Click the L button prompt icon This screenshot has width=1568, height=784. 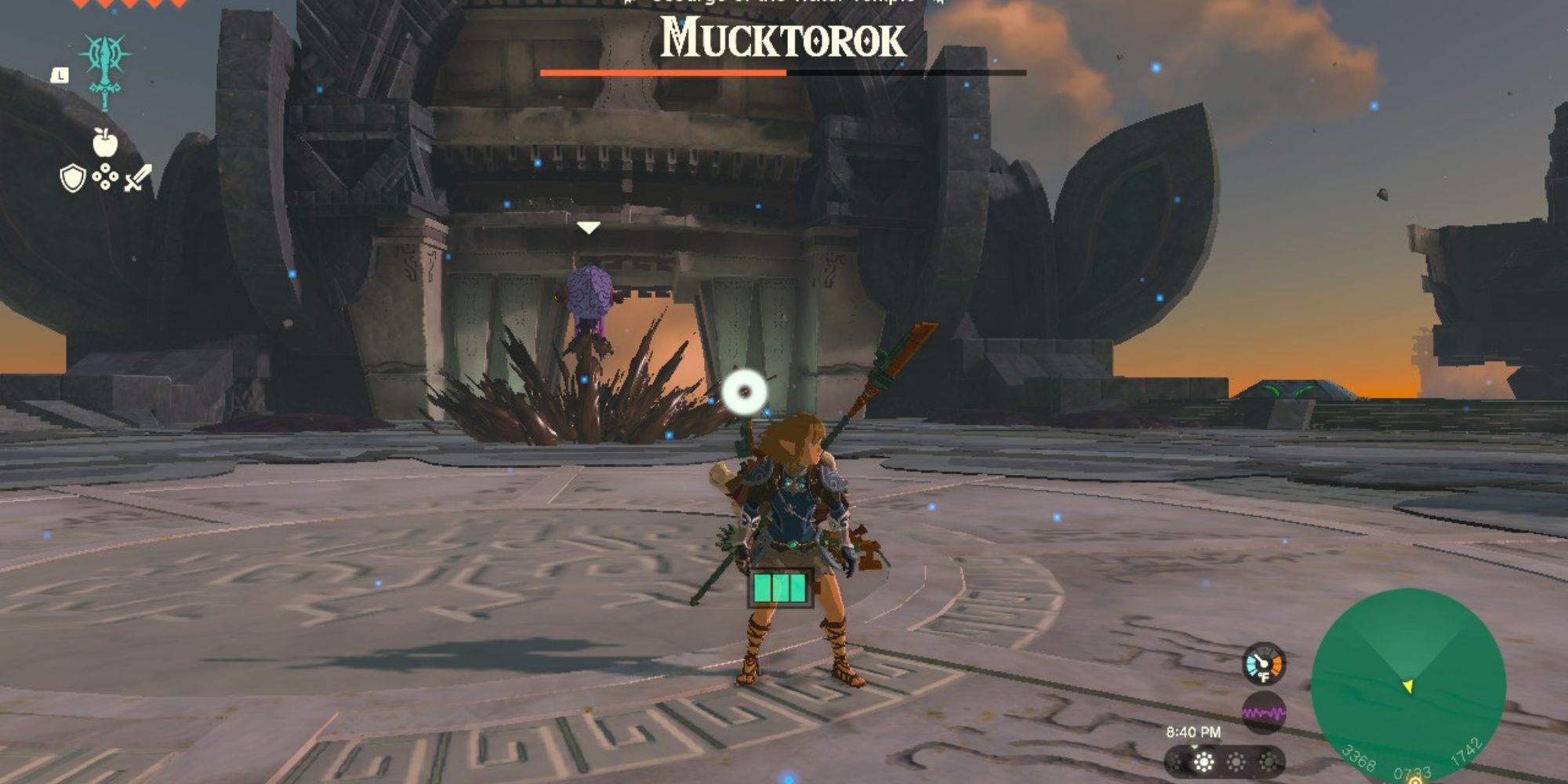click(60, 75)
